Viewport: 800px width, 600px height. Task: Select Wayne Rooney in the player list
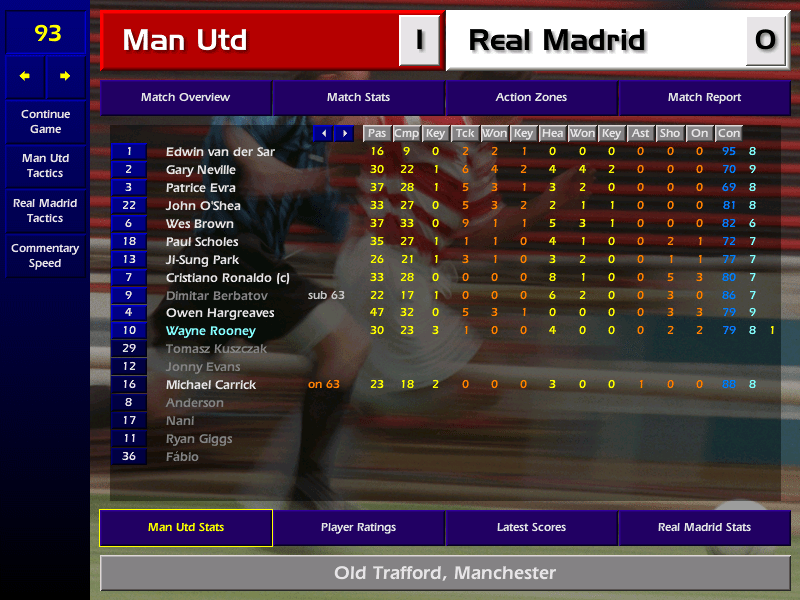pyautogui.click(x=211, y=331)
